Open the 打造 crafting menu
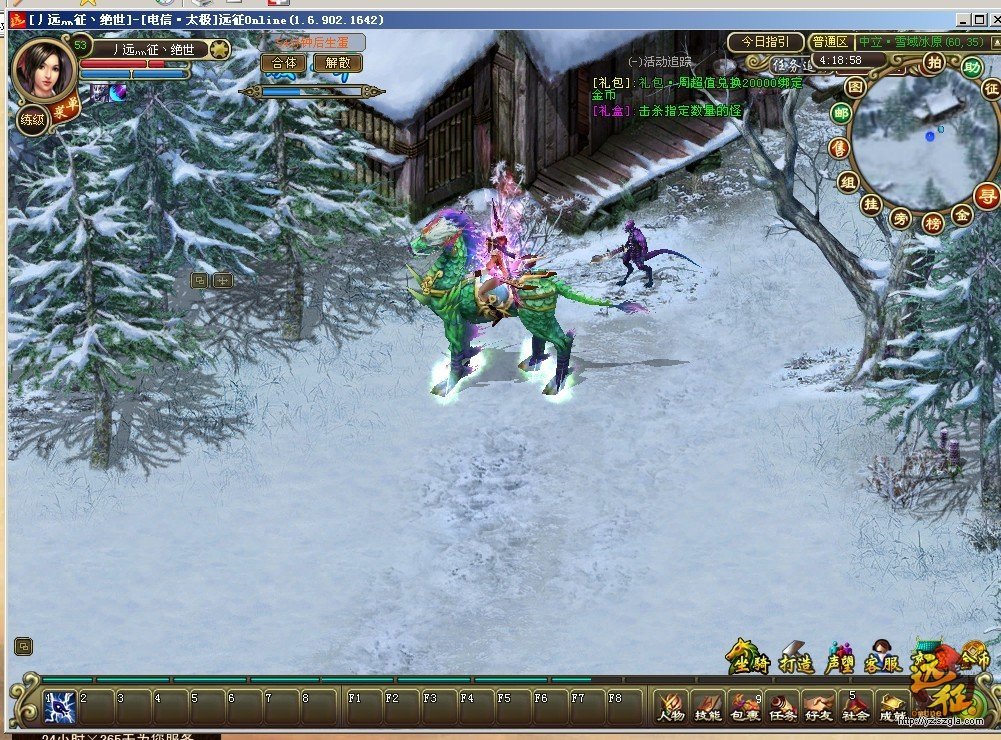This screenshot has height=740, width=1001. tap(796, 658)
